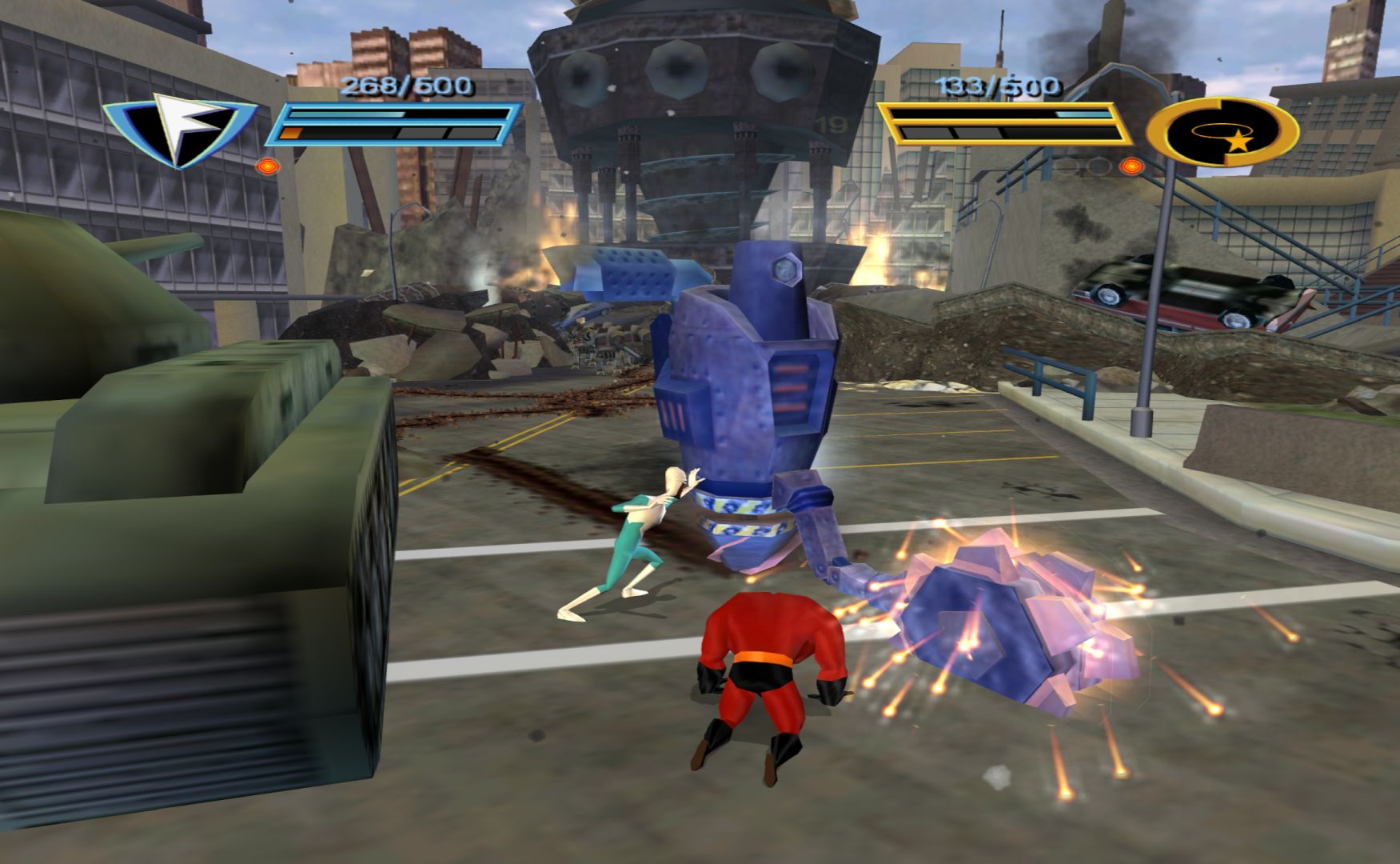The width and height of the screenshot is (1400, 864).
Task: Click Mr. Incredible's character emblem icon
Action: (x=1223, y=132)
